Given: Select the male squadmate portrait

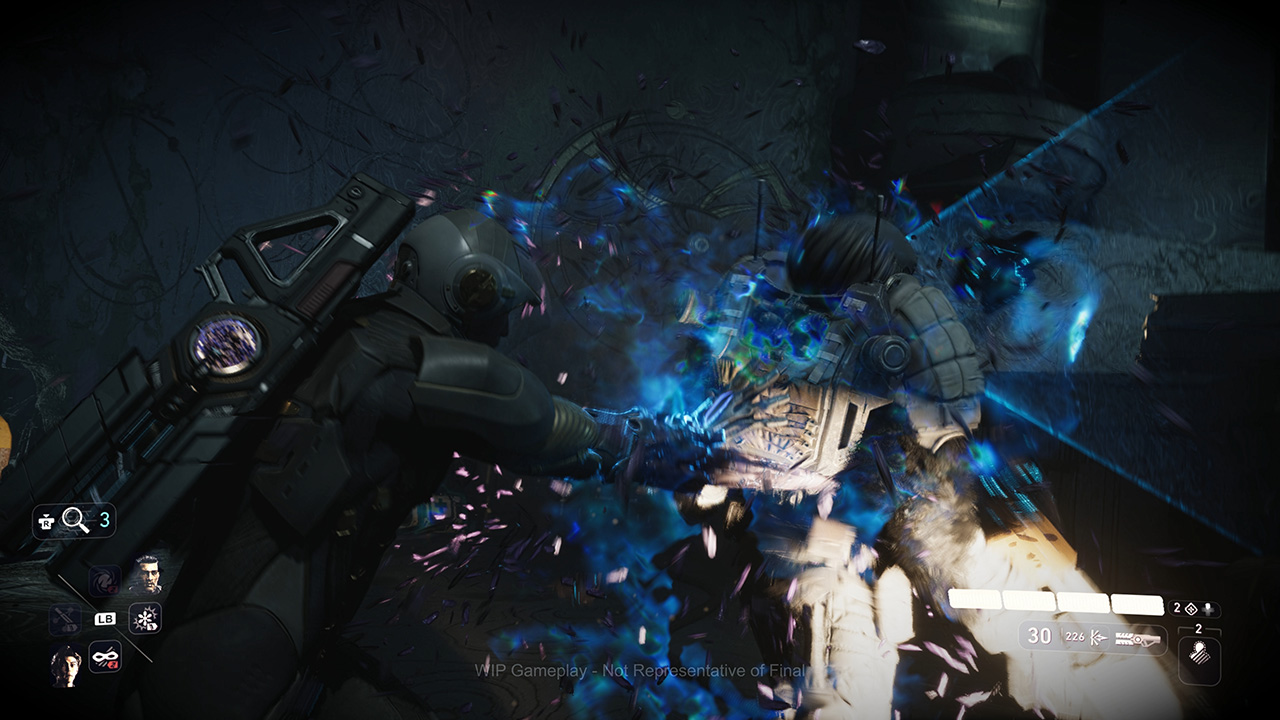Looking at the screenshot, I should point(146,575).
